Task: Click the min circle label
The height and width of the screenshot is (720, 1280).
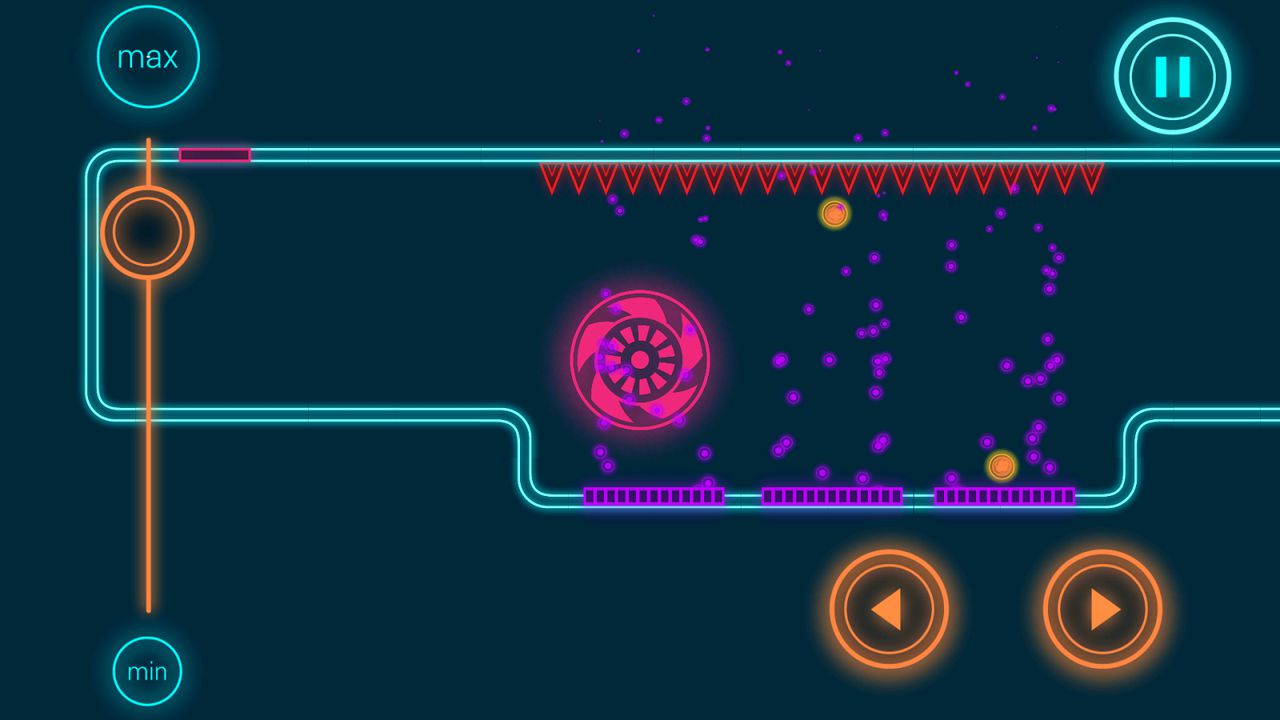Action: tap(146, 672)
